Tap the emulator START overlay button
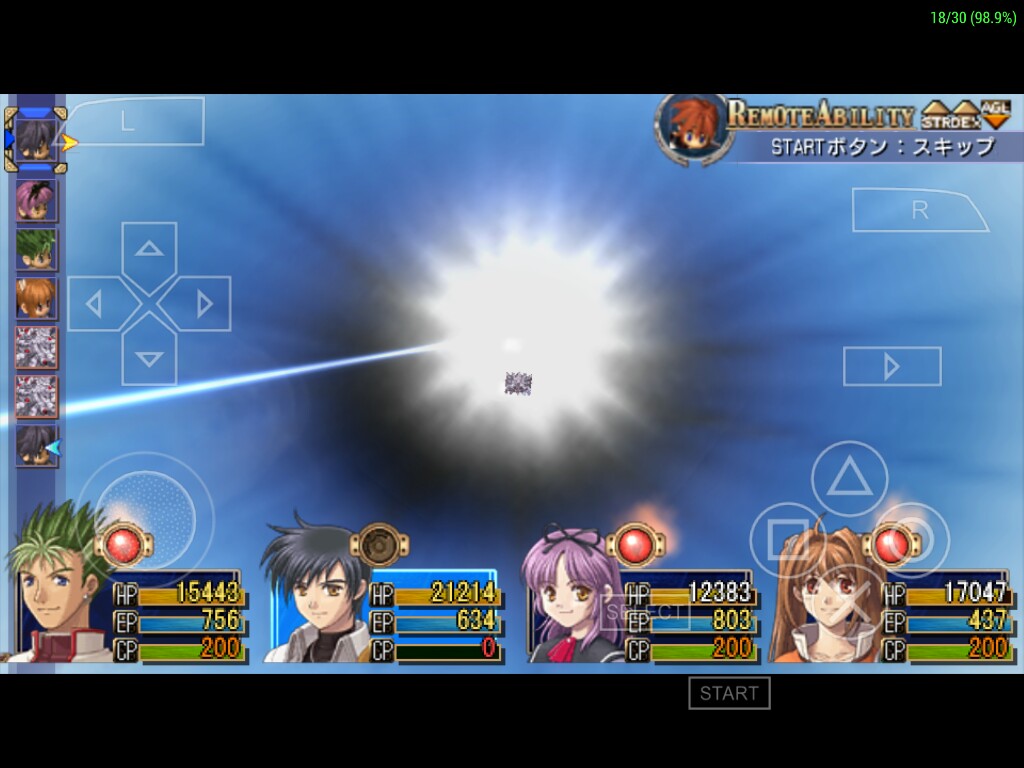Viewport: 1024px width, 768px height. (729, 693)
